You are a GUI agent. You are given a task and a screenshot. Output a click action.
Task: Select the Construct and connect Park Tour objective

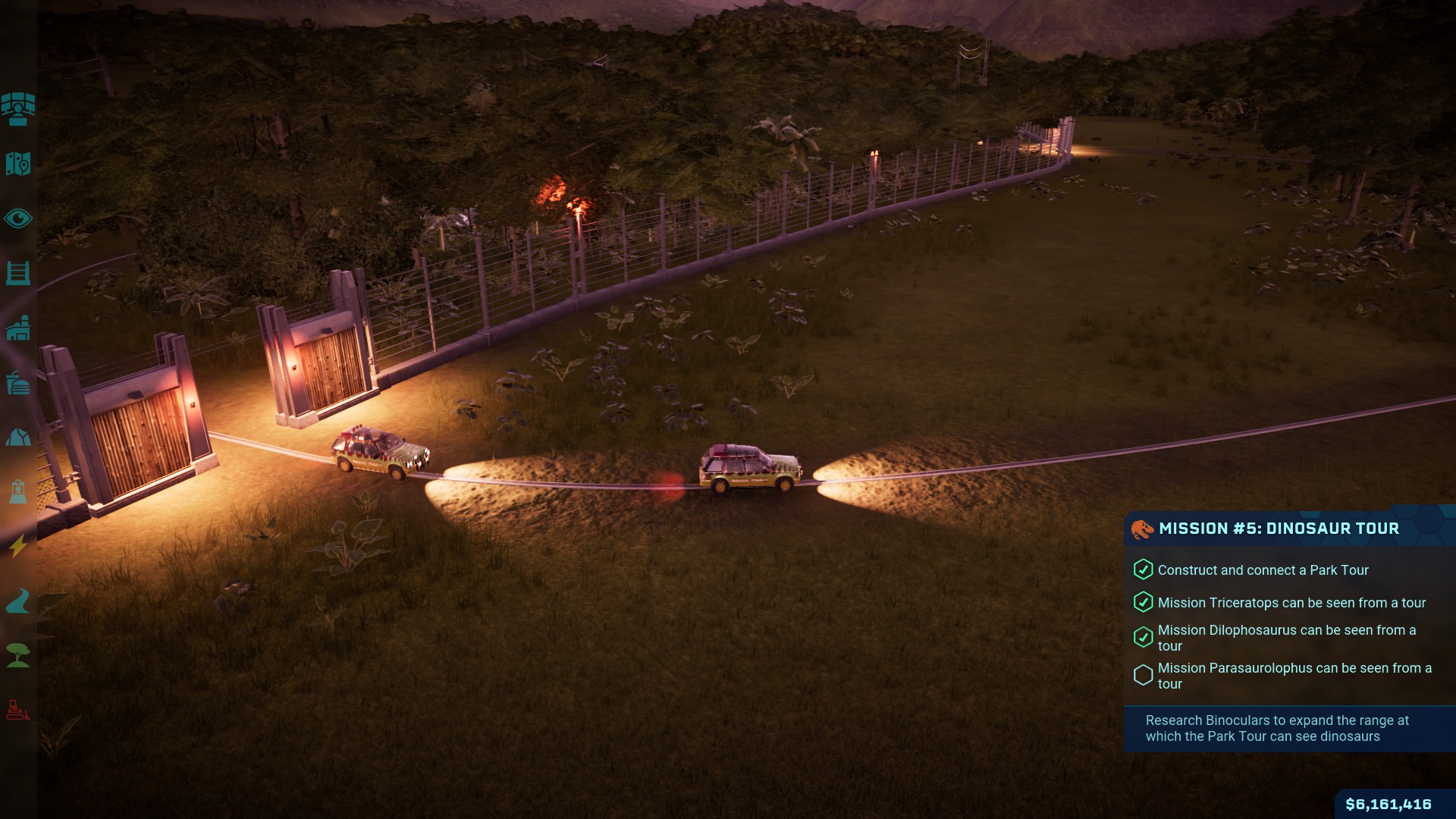tap(1263, 570)
